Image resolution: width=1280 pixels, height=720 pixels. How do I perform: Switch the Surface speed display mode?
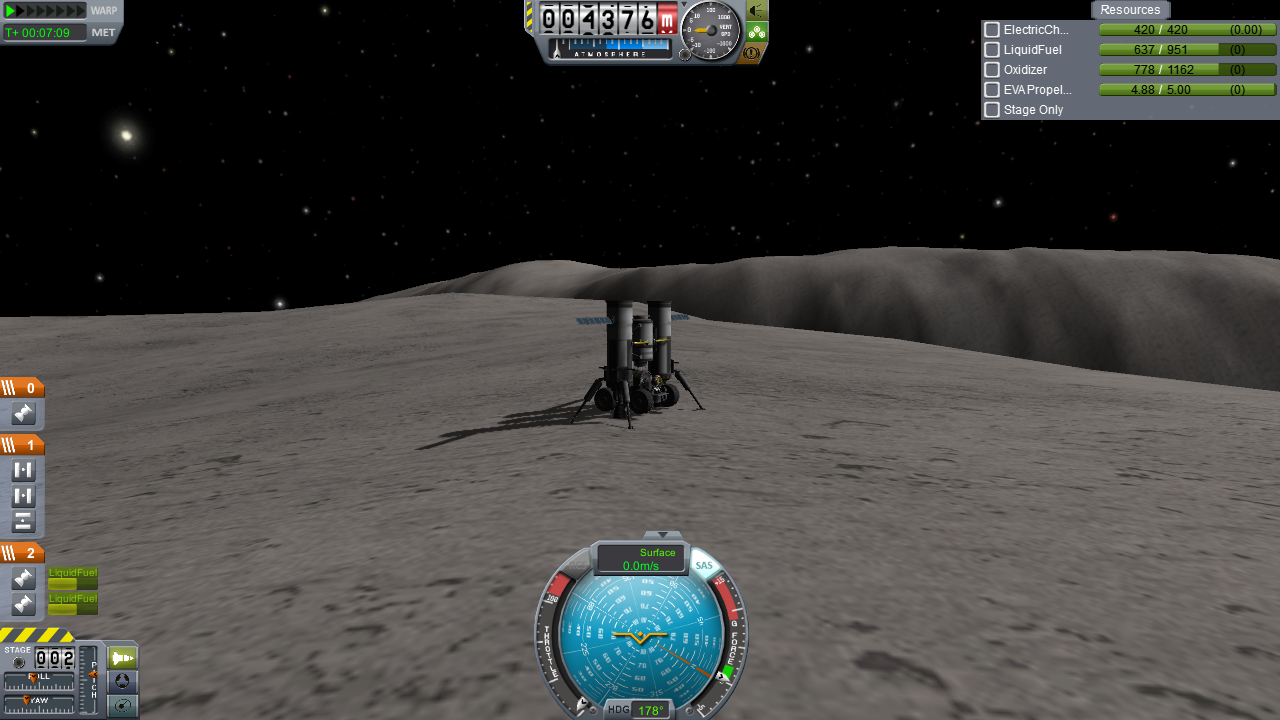pos(641,559)
